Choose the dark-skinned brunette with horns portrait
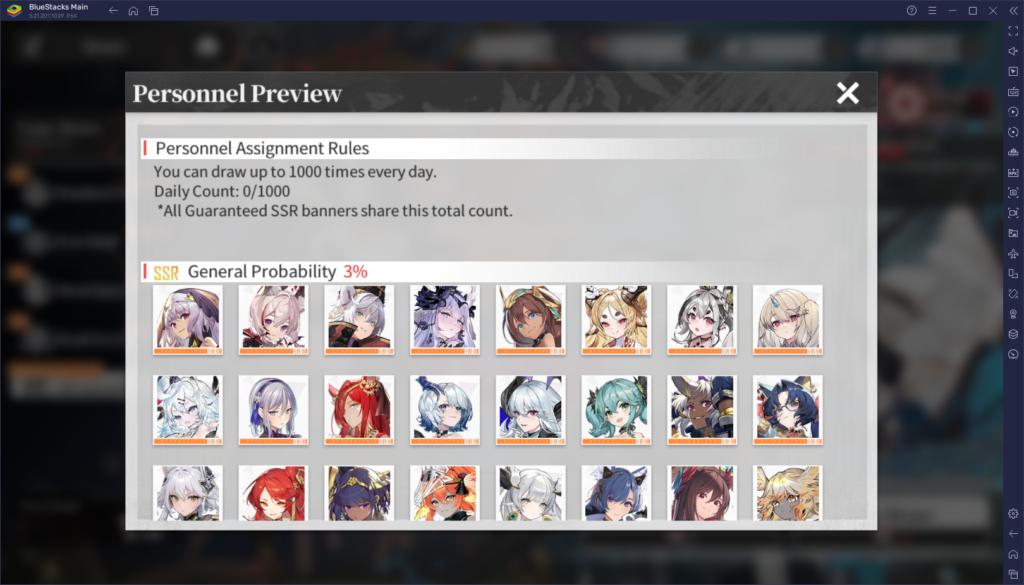 [531, 319]
